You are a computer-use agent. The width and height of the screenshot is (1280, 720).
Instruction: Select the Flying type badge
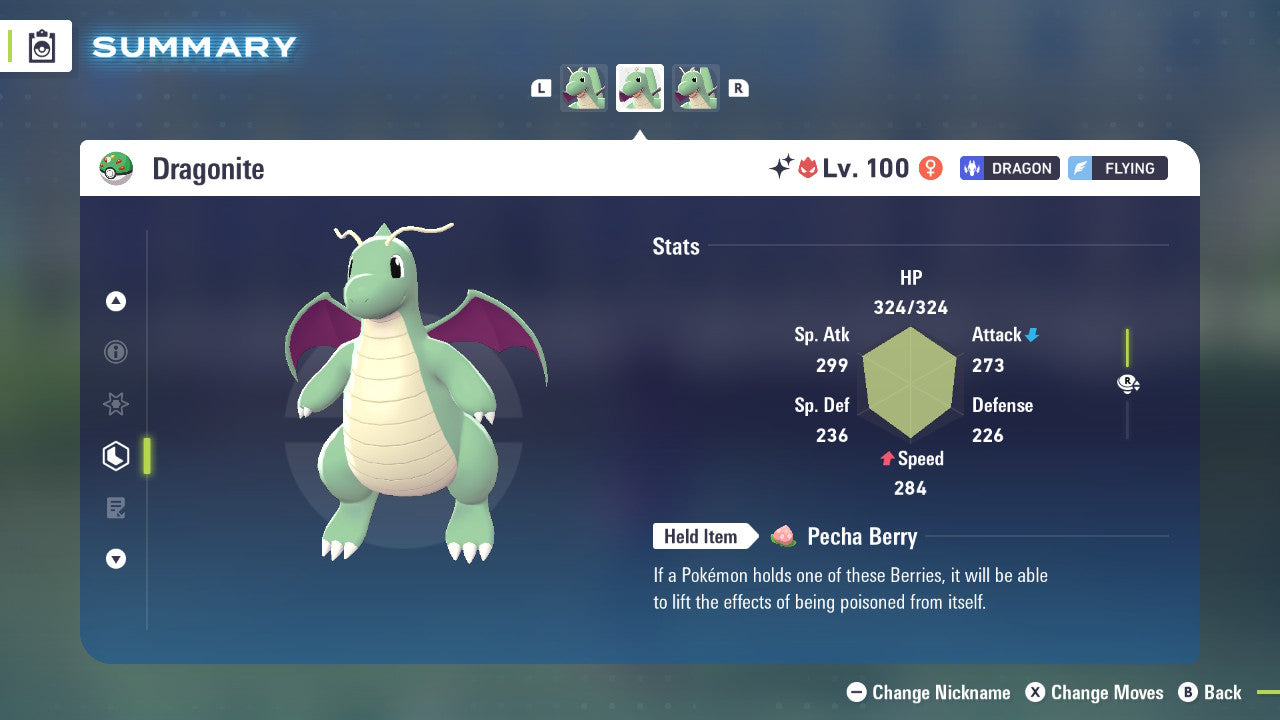coord(1117,168)
